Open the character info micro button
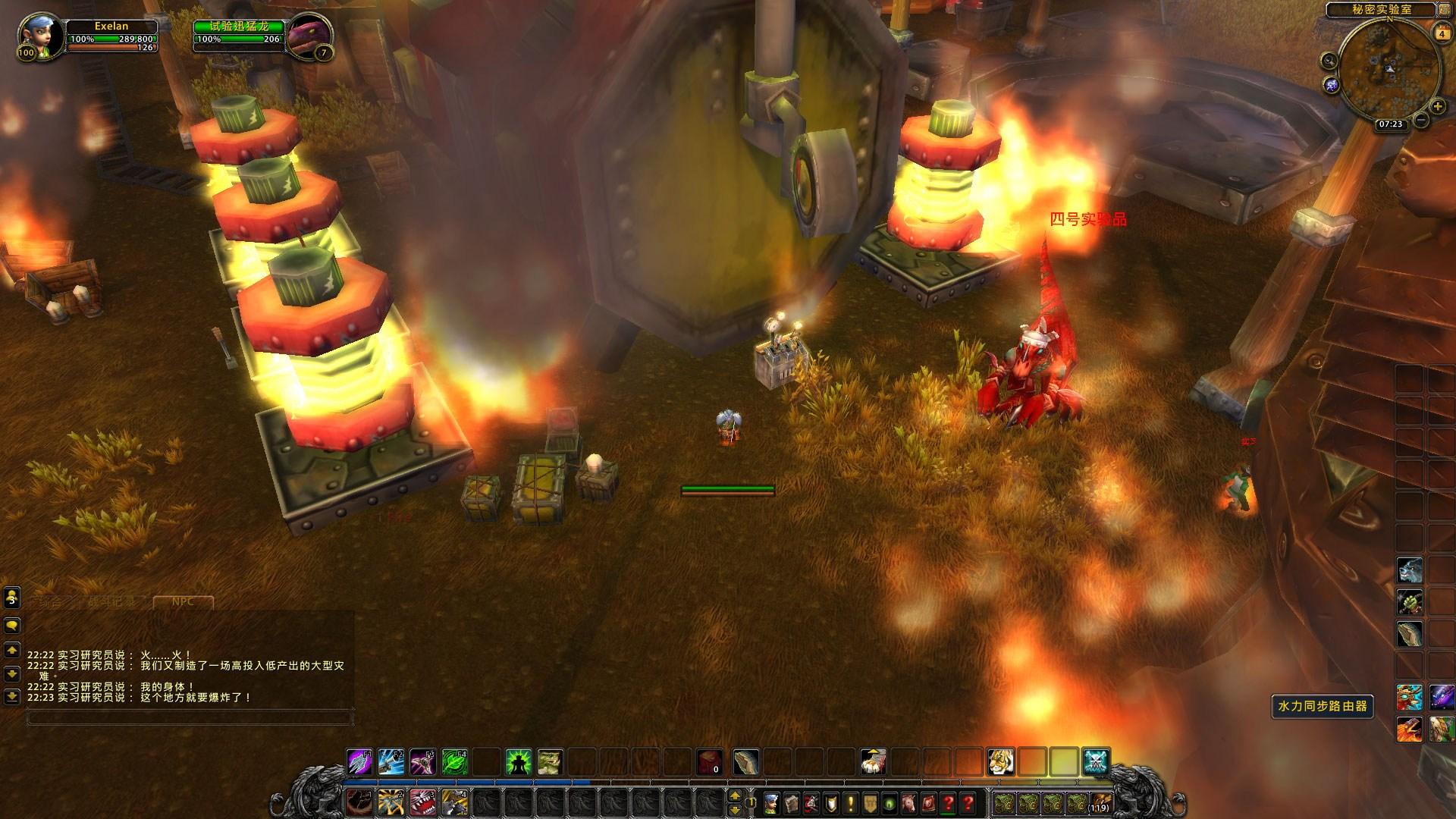Screen dimensions: 1456x819 click(x=770, y=802)
